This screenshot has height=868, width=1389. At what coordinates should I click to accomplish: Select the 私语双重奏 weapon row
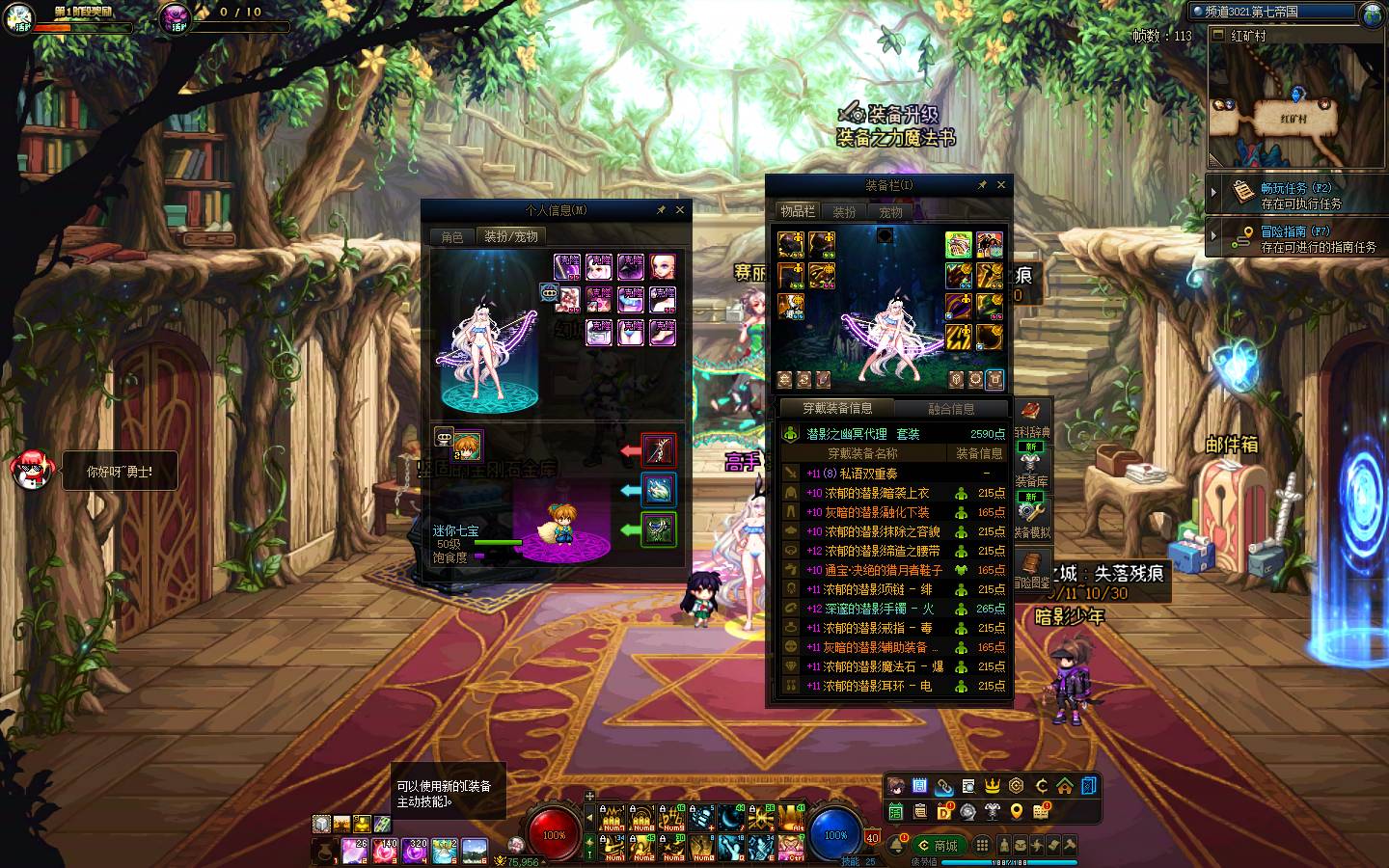pos(892,474)
